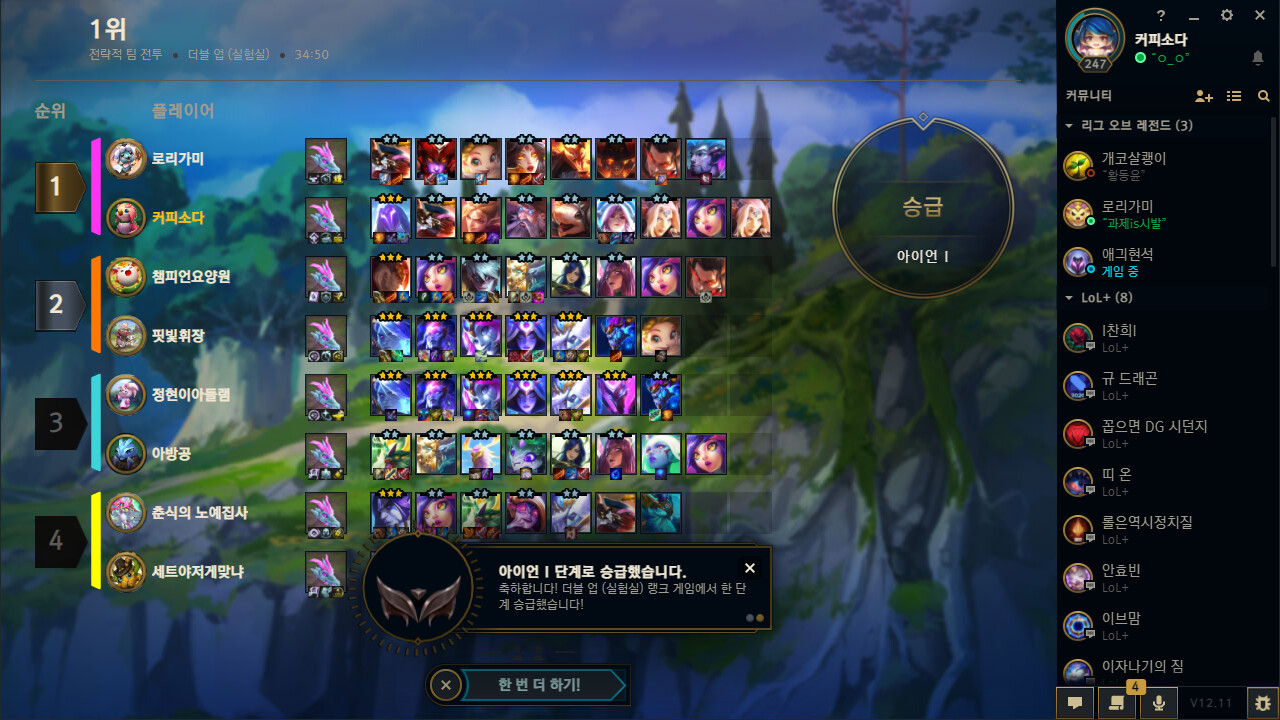Collapse the LoL+ (8) friend group

pyautogui.click(x=1068, y=297)
